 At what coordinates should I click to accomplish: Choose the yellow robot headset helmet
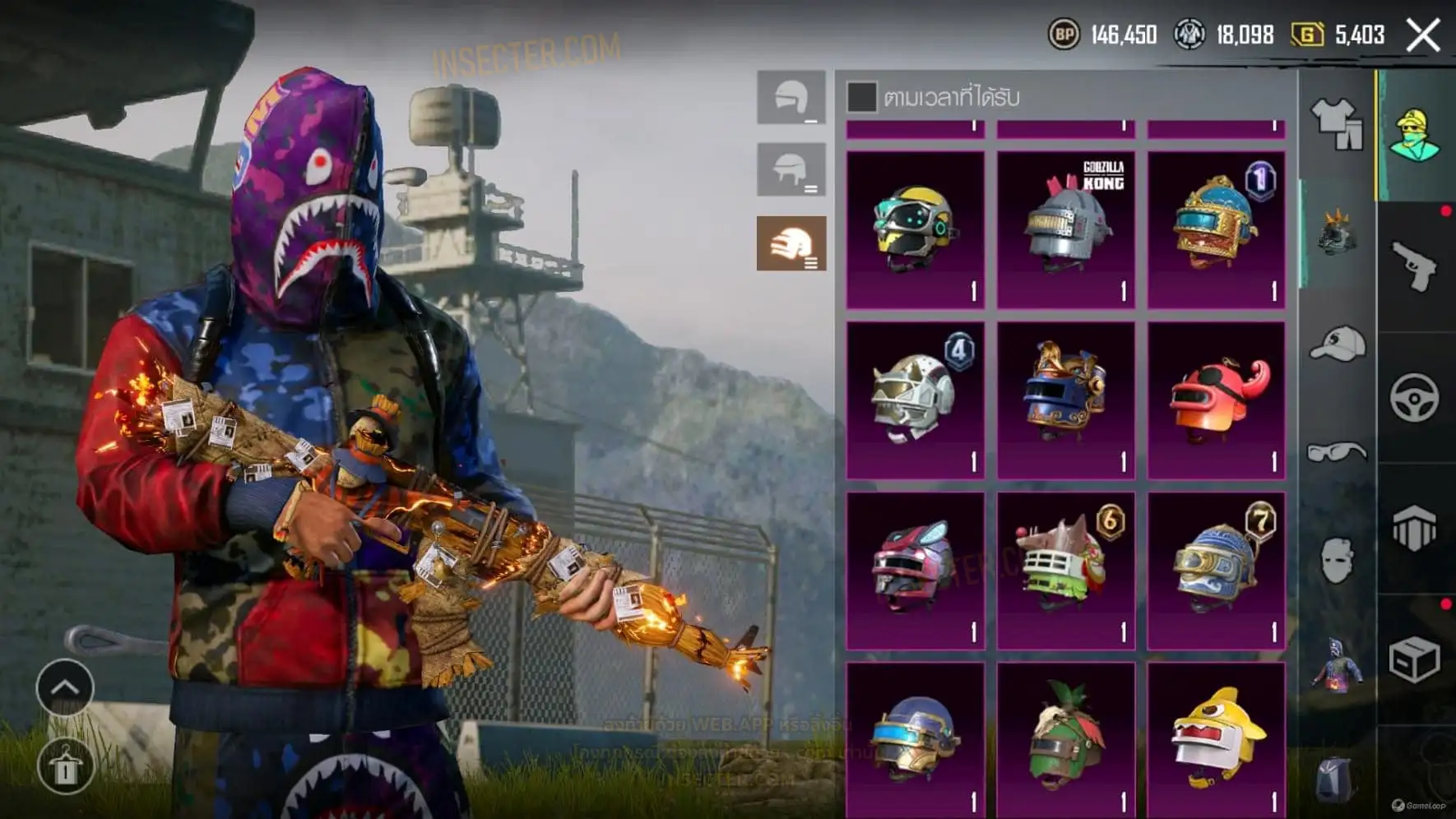coord(915,229)
